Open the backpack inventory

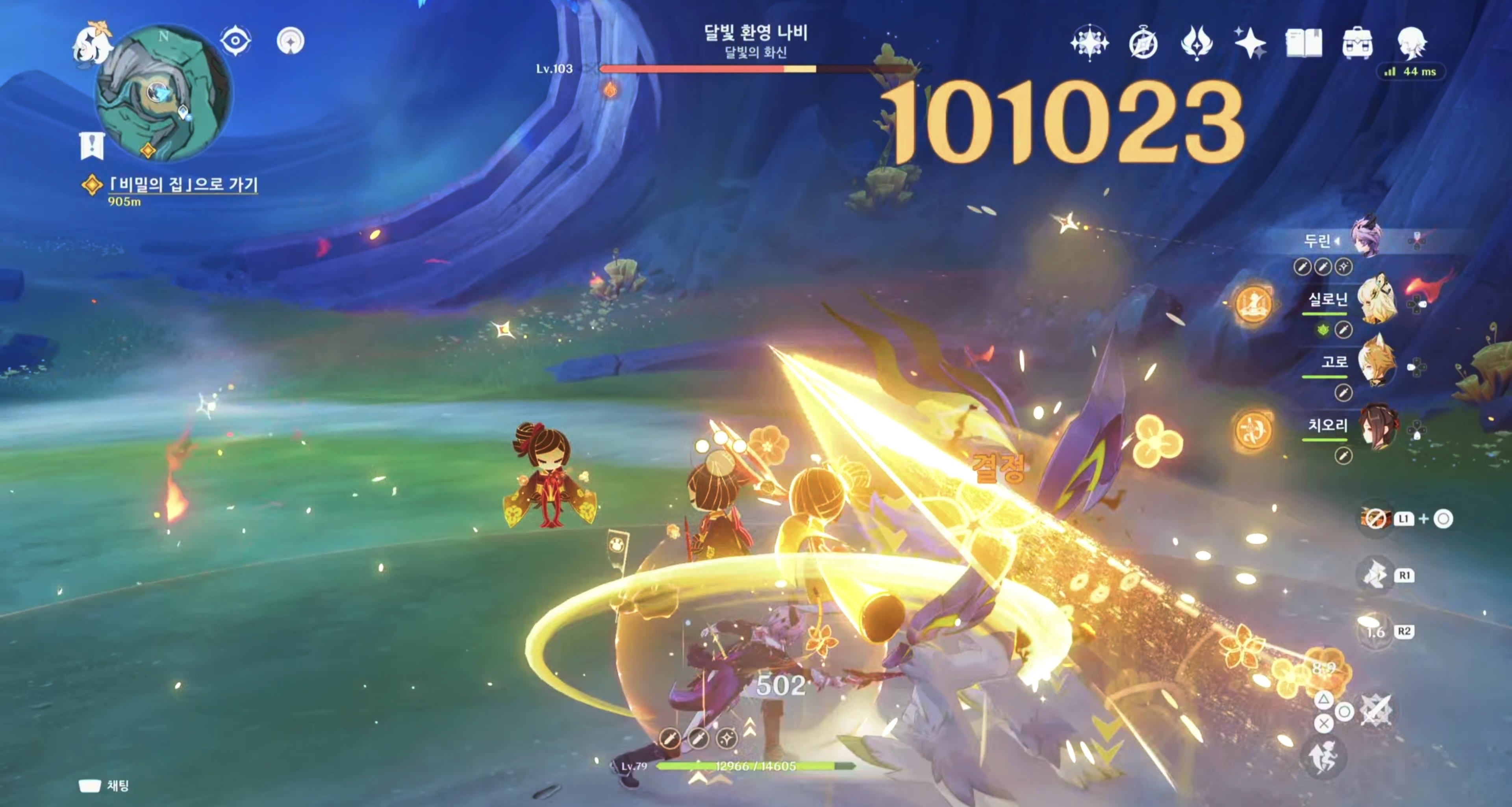1357,43
